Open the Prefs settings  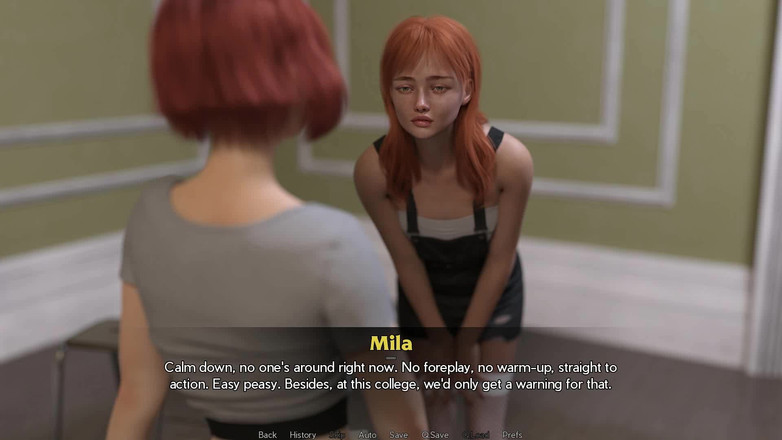(x=512, y=435)
